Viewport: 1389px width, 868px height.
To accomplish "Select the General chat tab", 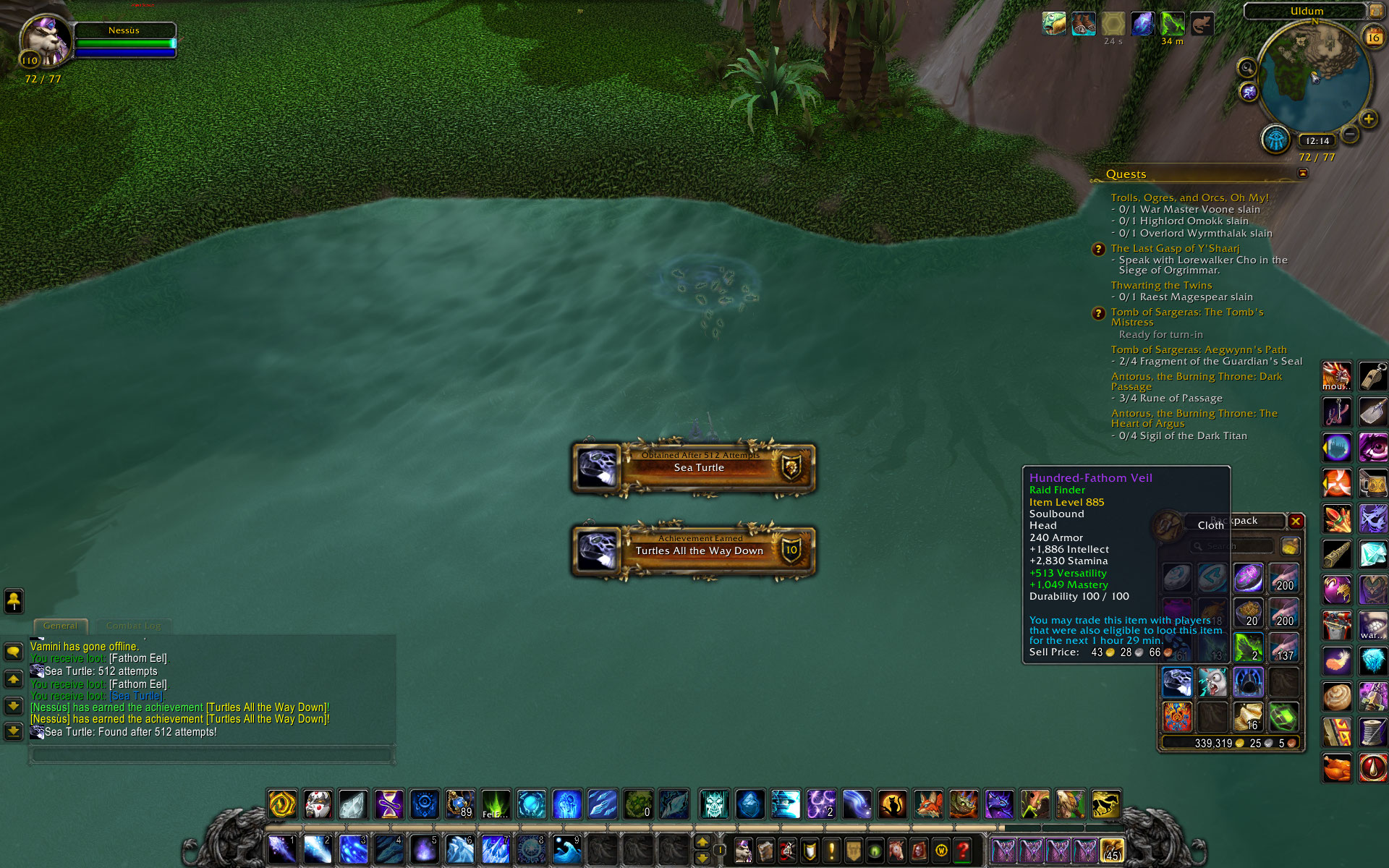I will [x=60, y=626].
